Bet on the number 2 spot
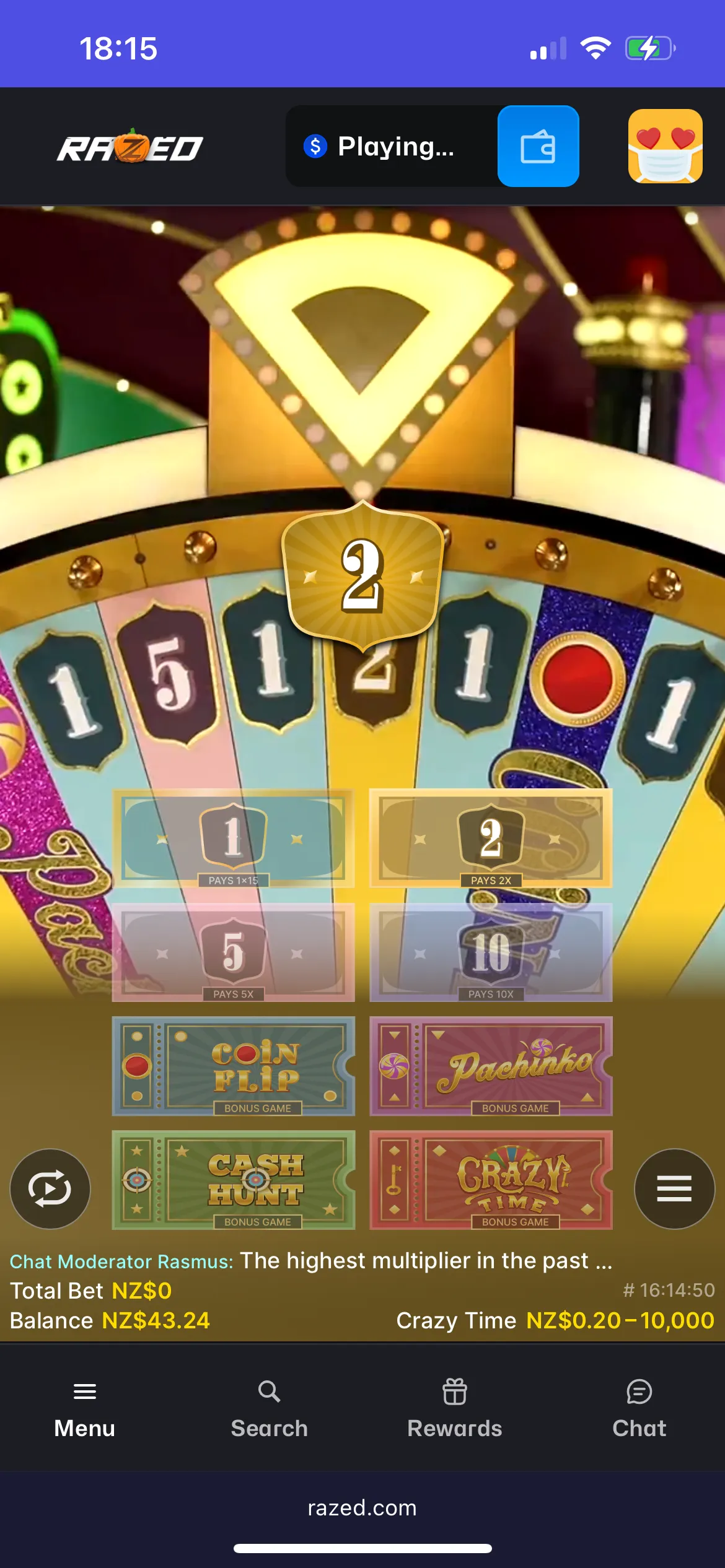The width and height of the screenshot is (725, 1568). [x=491, y=838]
